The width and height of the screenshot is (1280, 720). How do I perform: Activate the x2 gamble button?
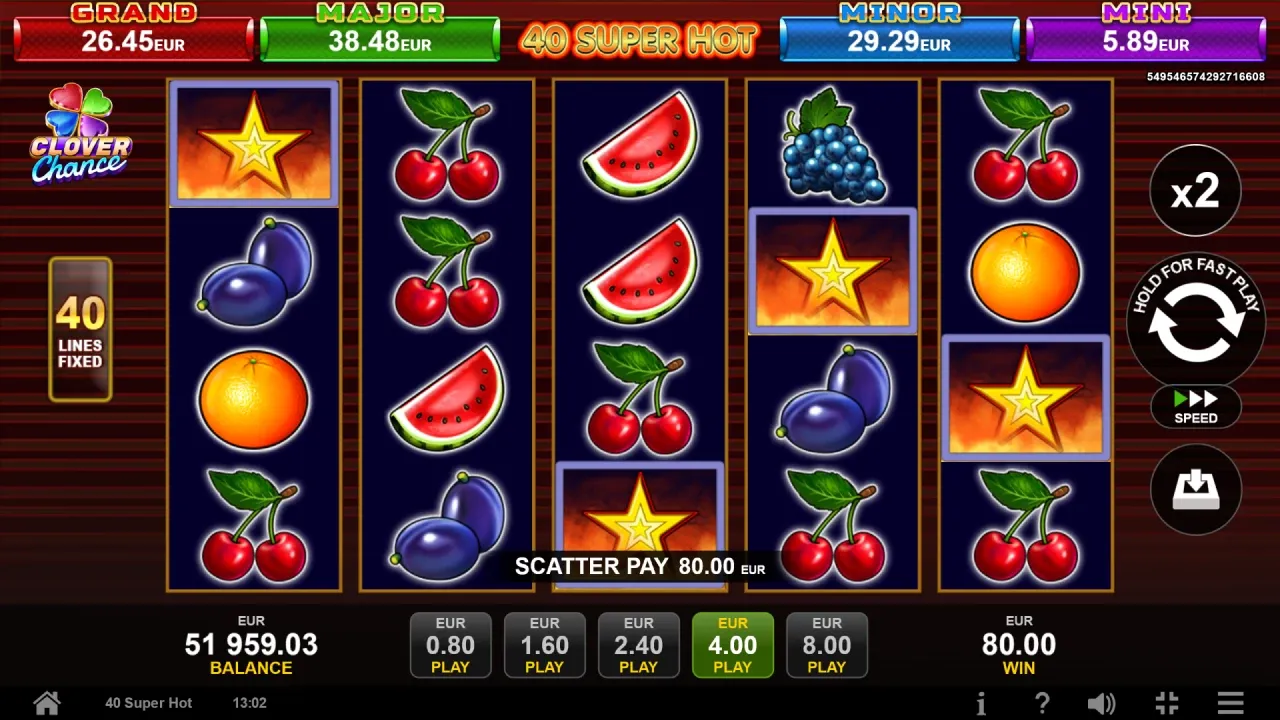point(1195,191)
